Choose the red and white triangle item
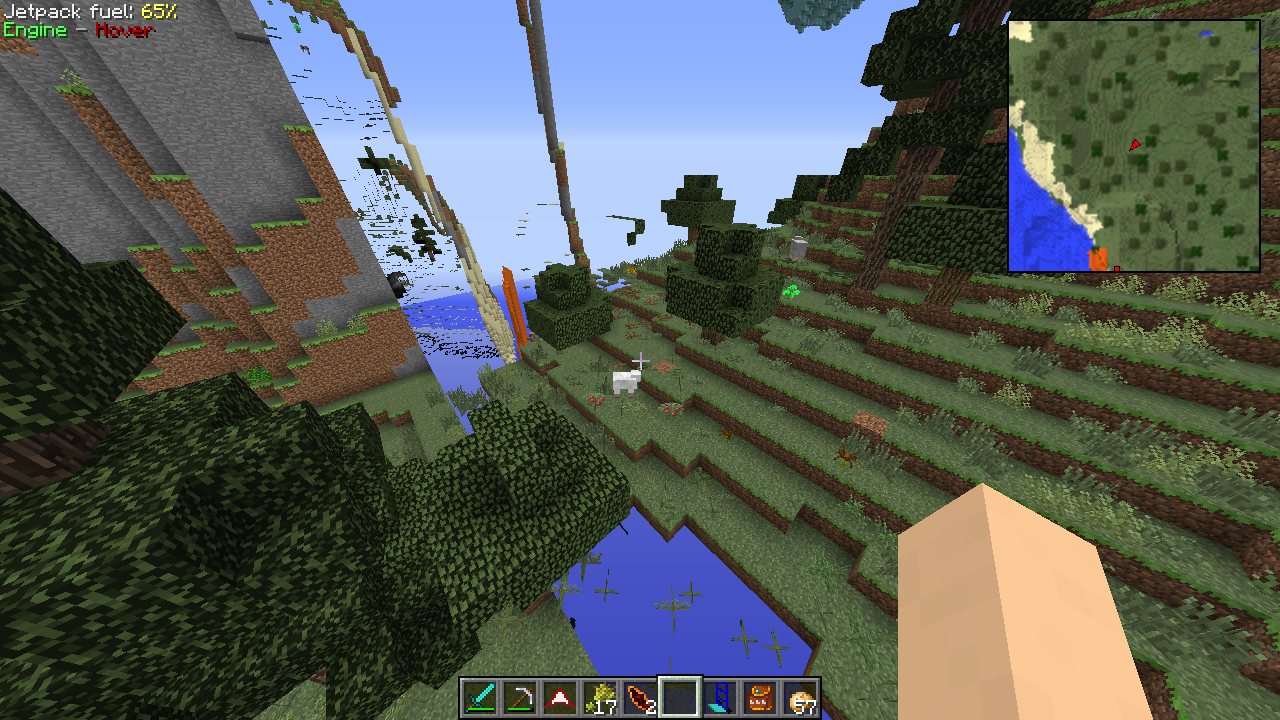1280x720 pixels. click(560, 697)
